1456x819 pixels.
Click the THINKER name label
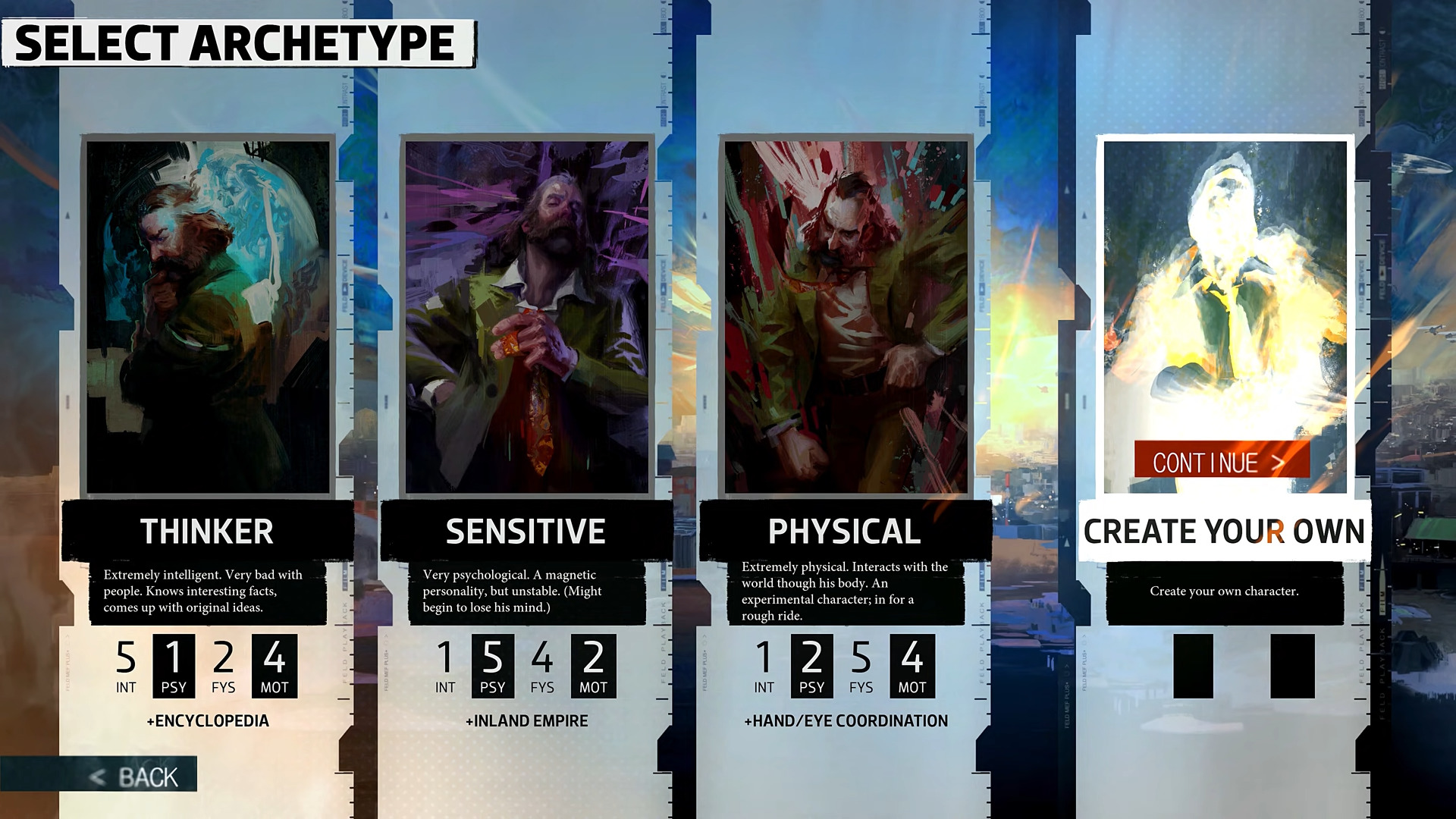(x=209, y=532)
